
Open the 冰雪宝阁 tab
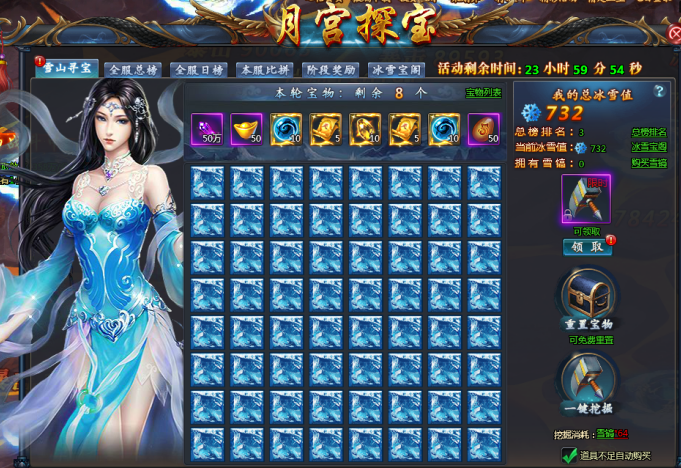397,70
